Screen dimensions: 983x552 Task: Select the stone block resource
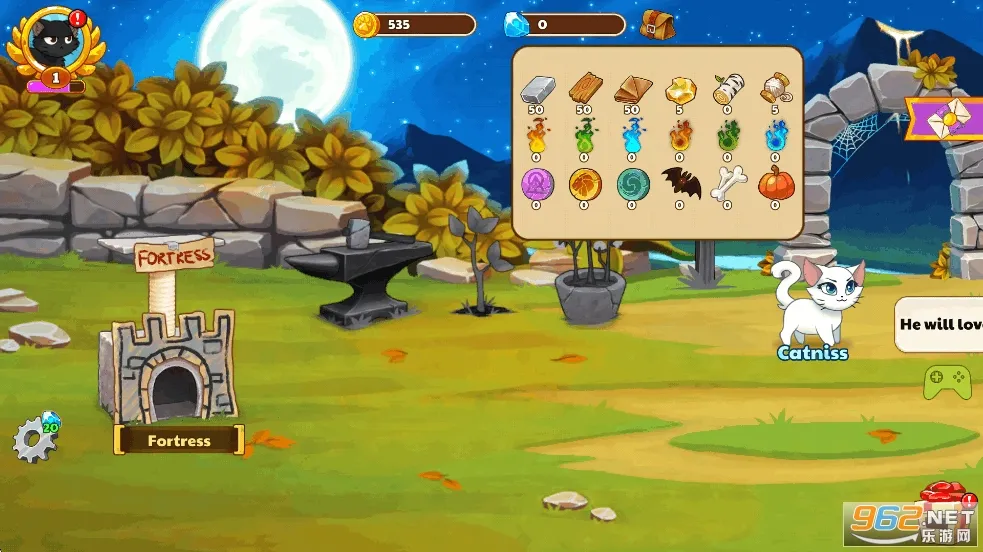pos(538,88)
